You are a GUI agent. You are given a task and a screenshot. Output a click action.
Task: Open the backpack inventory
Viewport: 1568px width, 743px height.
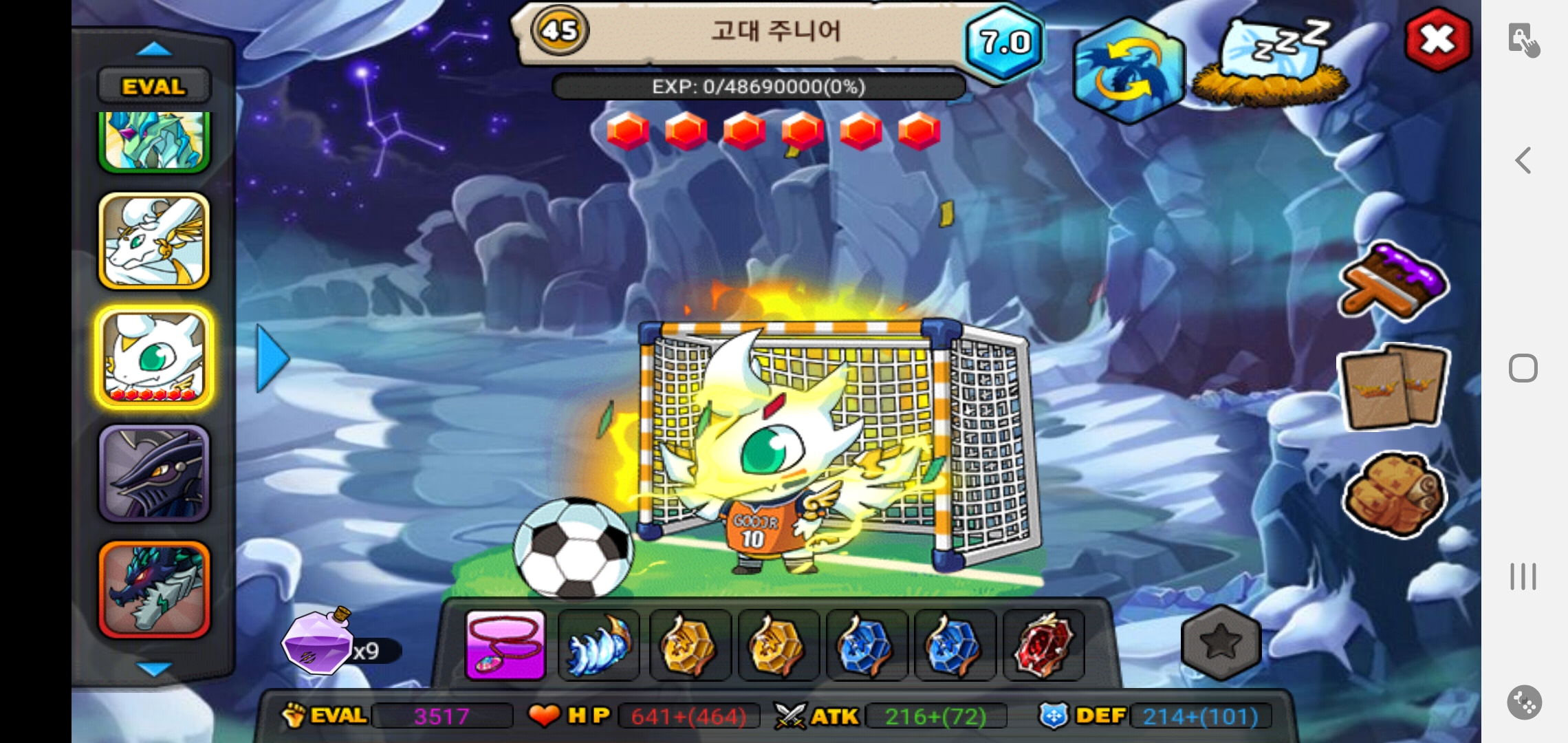click(1393, 494)
